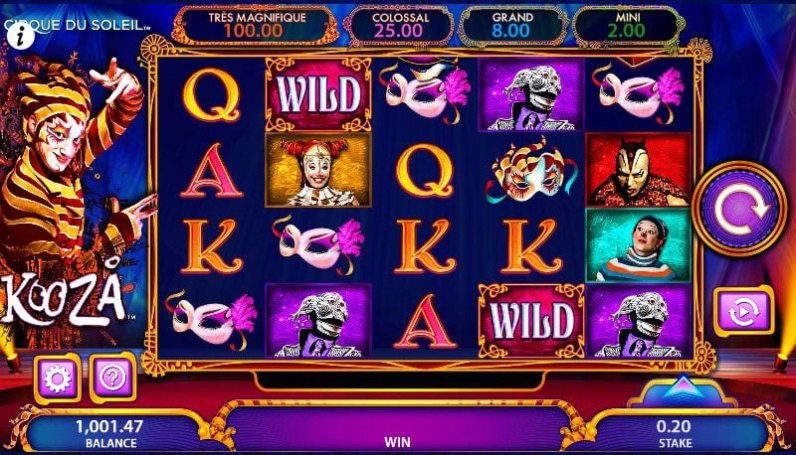Expand the stake selector arrow tab
796x455 pixels.
pos(681,388)
